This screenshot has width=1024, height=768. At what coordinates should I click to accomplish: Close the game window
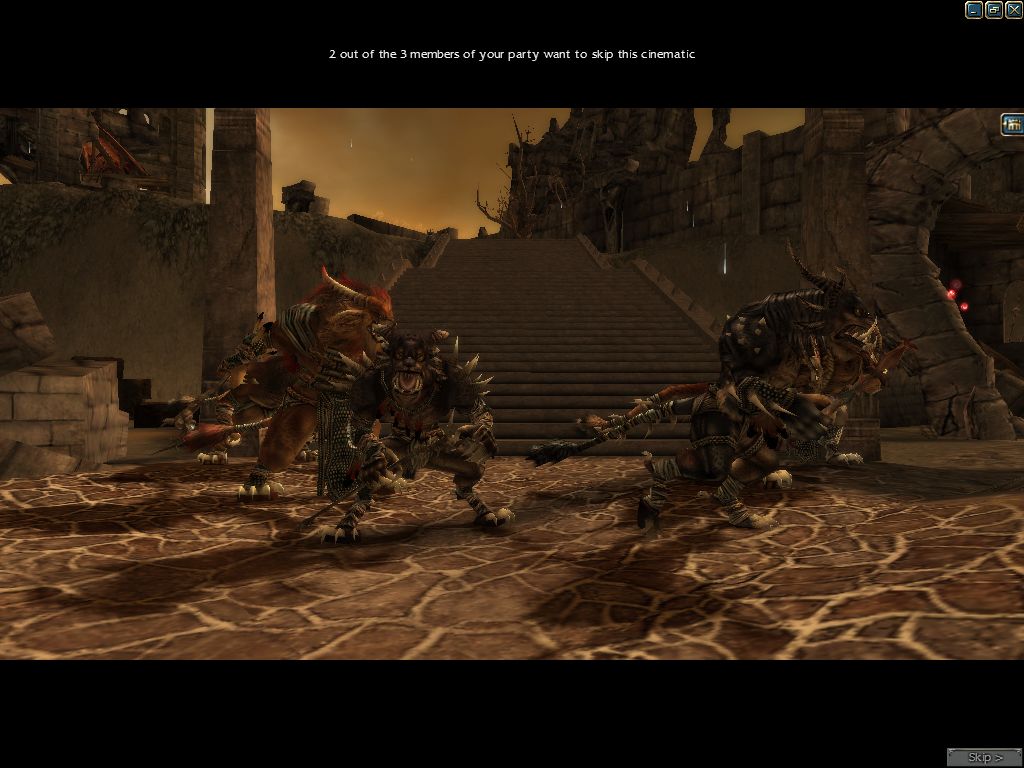[1014, 10]
